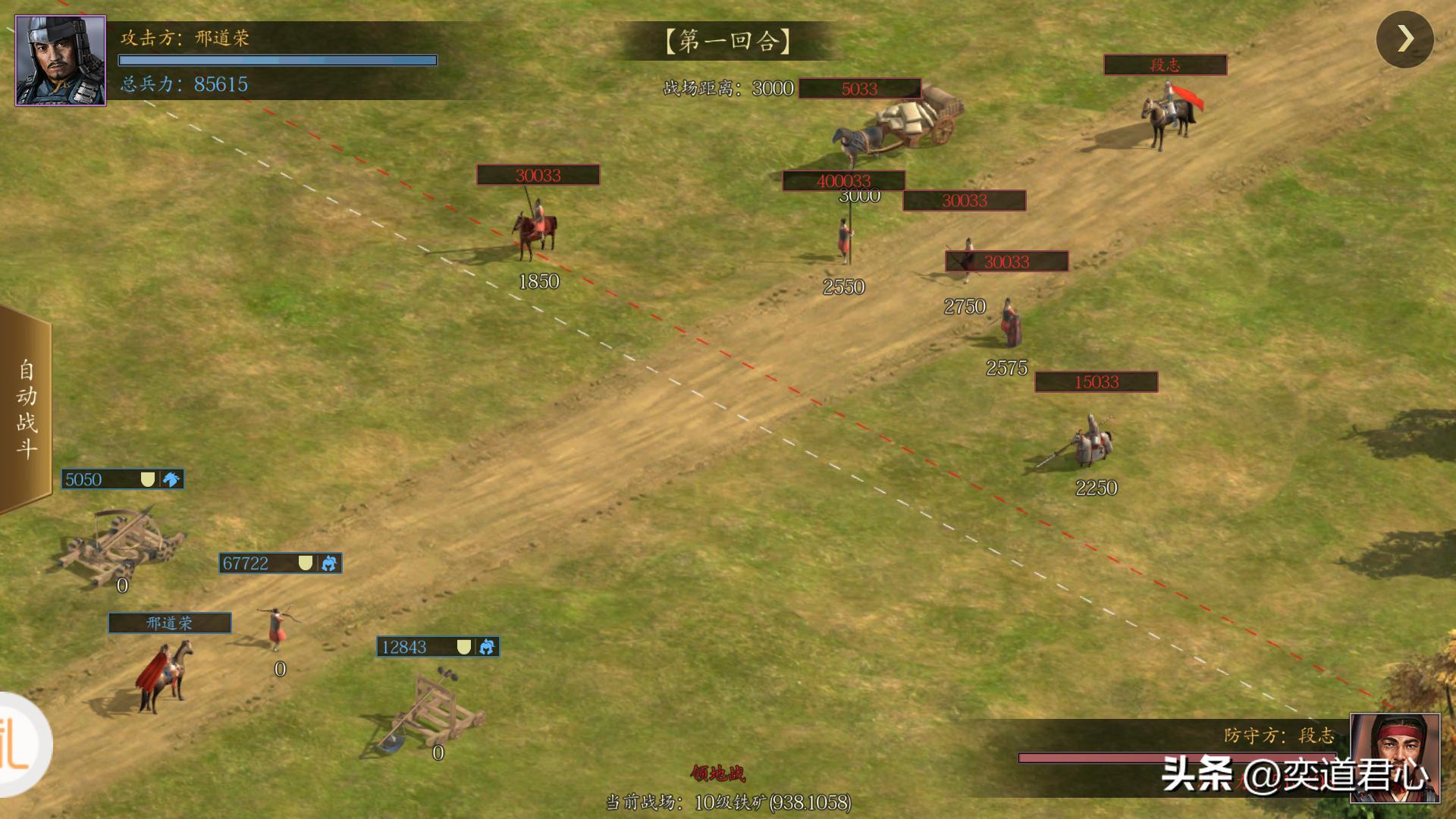Click the helmet infantry icon beside 67722

pyautogui.click(x=330, y=564)
